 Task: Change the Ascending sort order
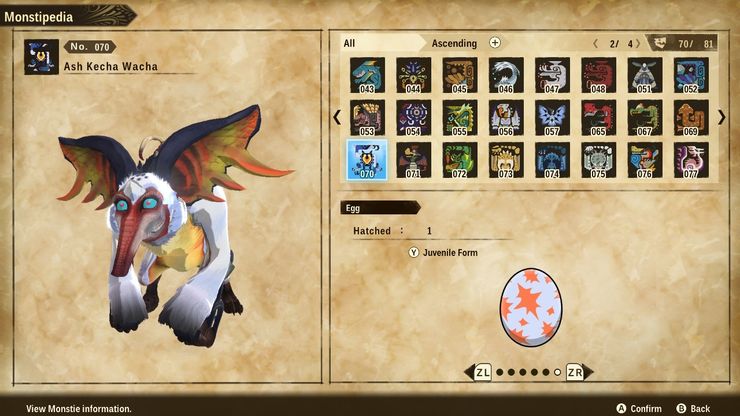coord(454,43)
